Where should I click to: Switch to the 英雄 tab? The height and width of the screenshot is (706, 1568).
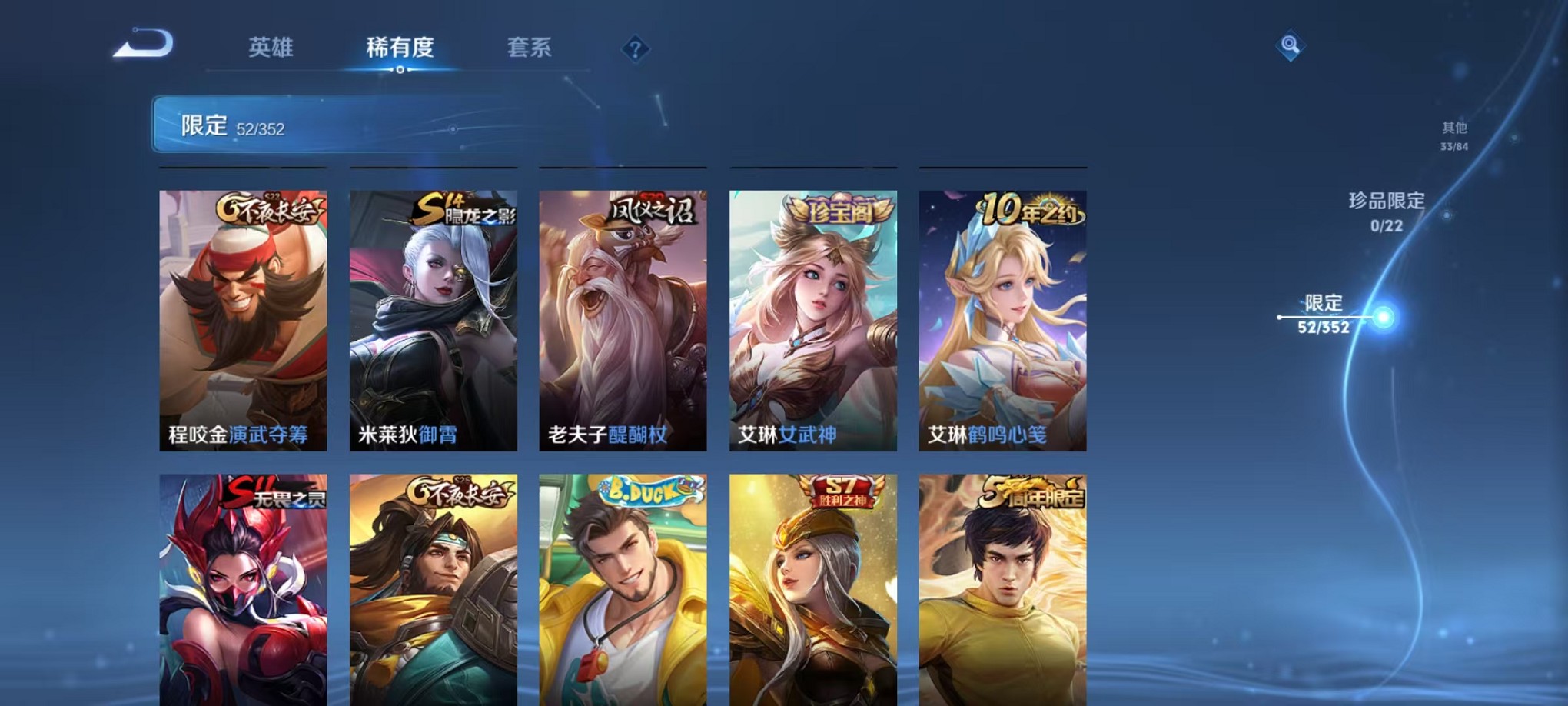(x=271, y=48)
